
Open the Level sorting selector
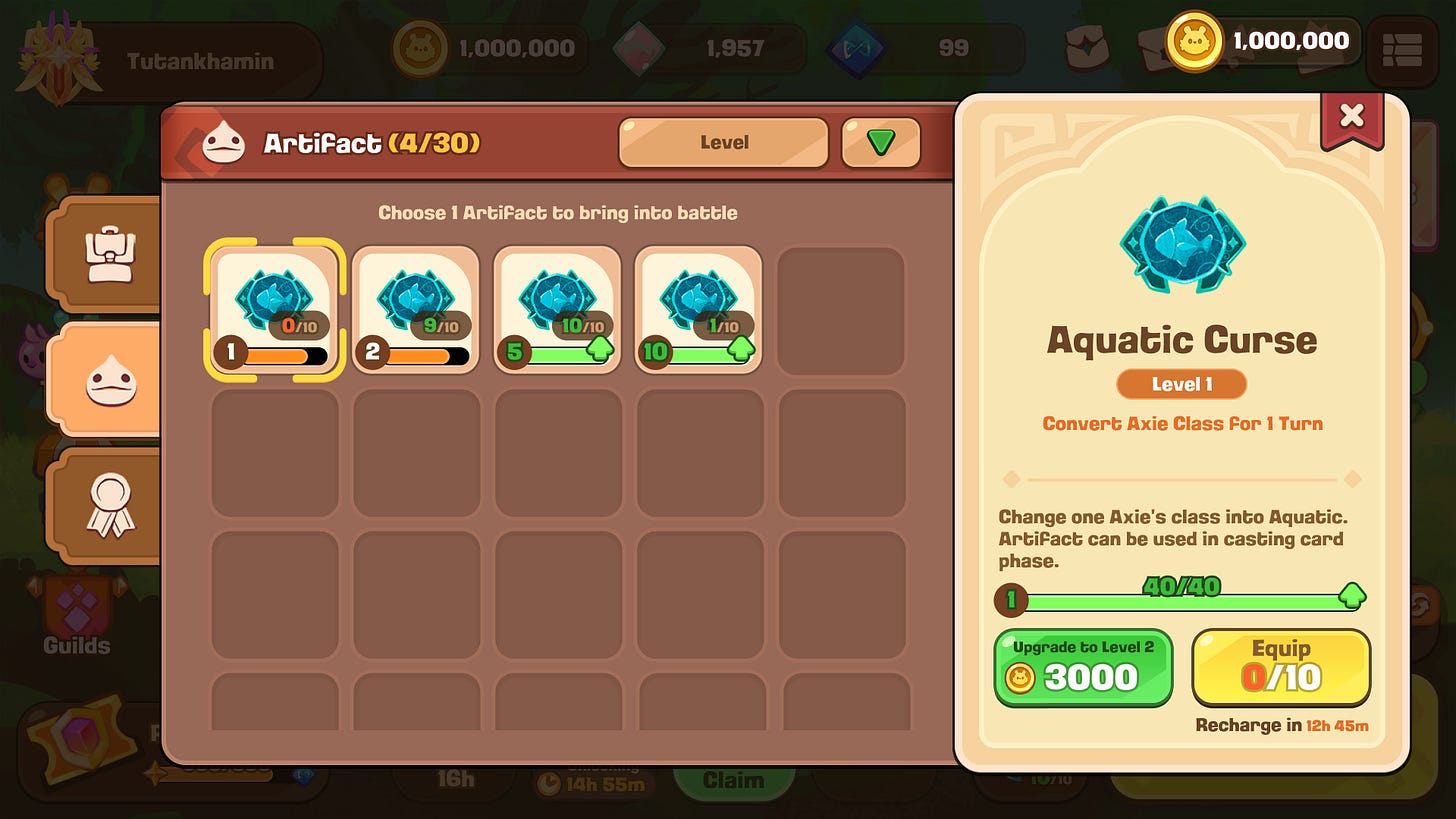click(723, 143)
